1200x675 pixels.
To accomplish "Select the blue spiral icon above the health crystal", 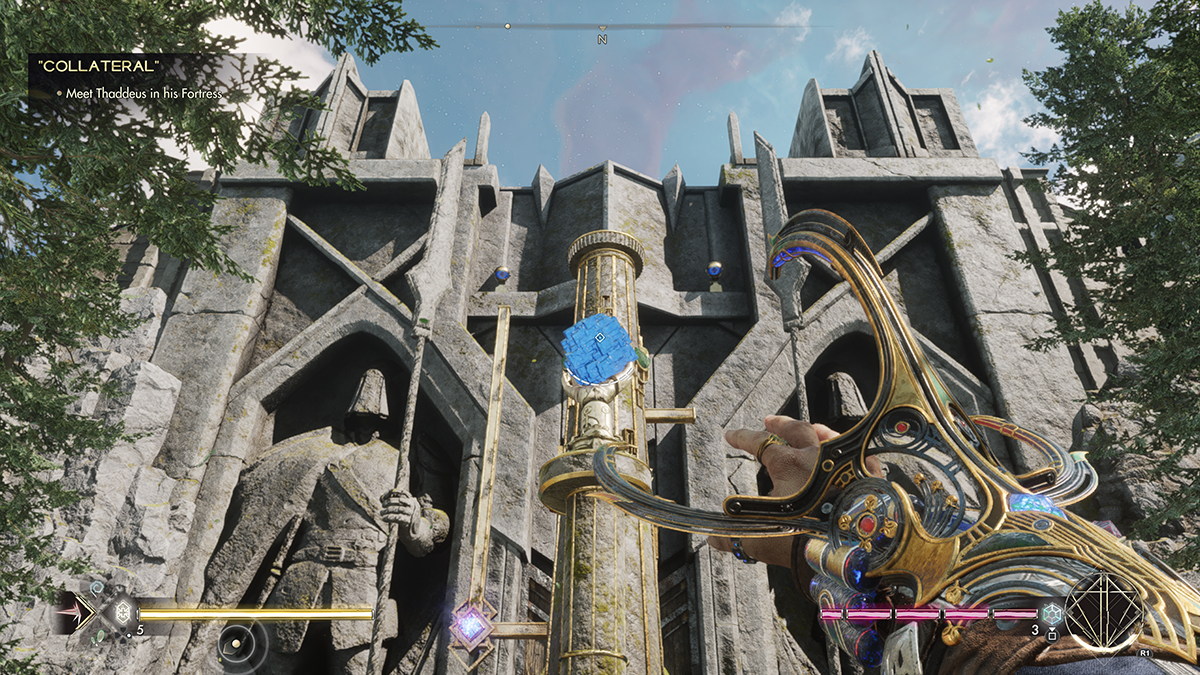I will [x=98, y=589].
